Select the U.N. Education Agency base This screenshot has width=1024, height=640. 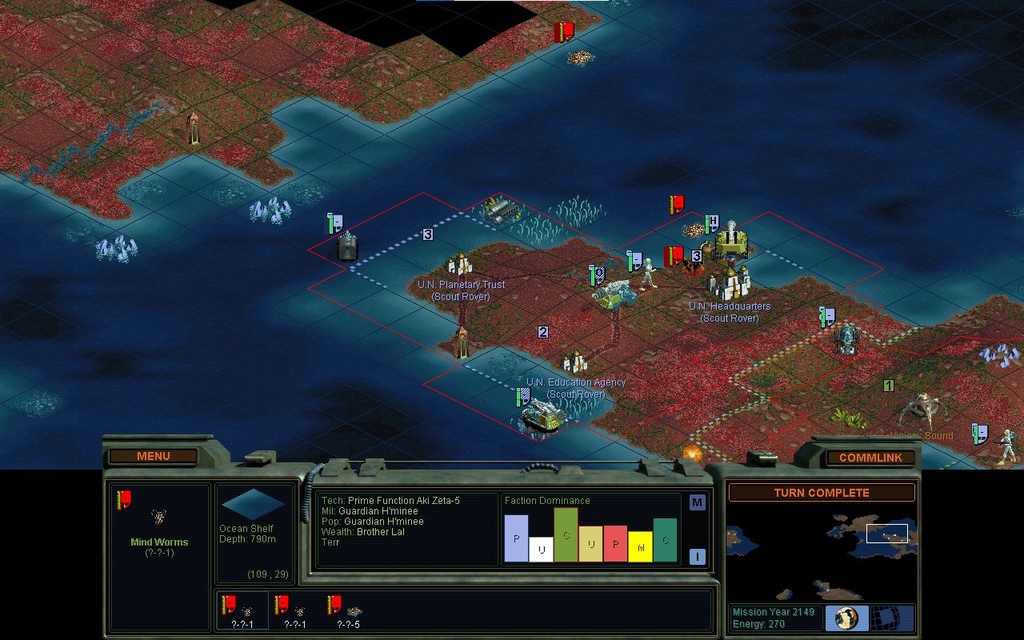pos(575,363)
